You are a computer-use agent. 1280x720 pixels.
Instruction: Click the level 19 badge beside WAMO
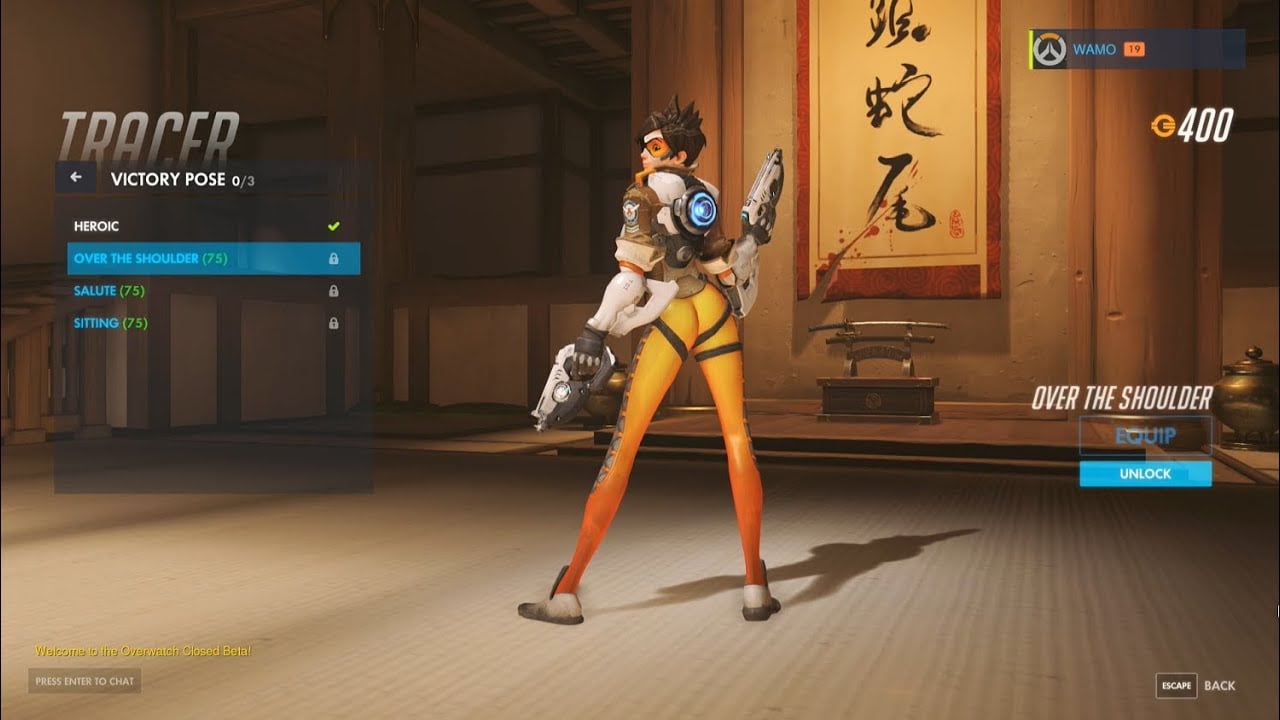[1135, 48]
